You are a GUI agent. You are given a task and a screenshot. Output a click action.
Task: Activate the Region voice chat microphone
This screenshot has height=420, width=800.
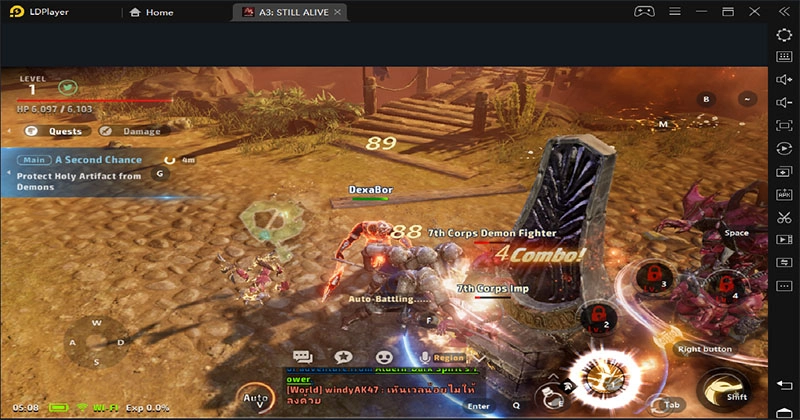(x=425, y=357)
